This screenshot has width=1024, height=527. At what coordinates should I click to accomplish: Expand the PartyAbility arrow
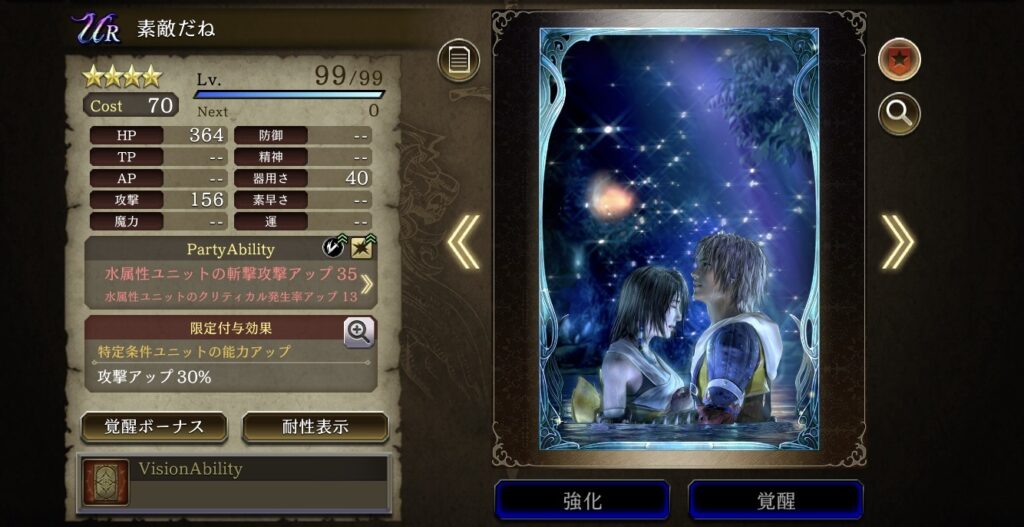366,283
